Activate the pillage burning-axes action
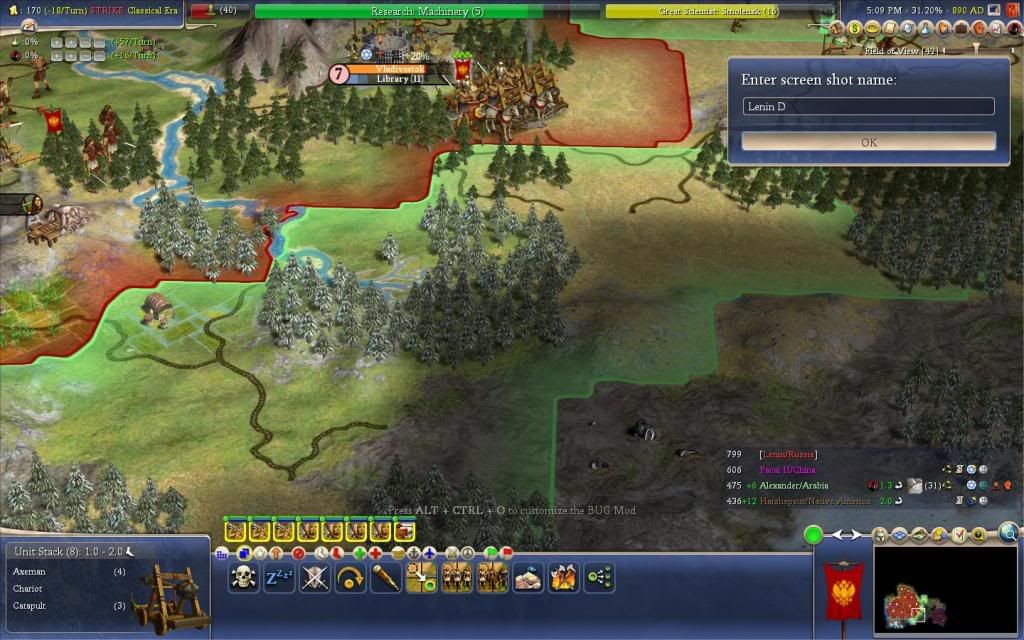Image resolution: width=1024 pixels, height=640 pixels. click(x=563, y=577)
